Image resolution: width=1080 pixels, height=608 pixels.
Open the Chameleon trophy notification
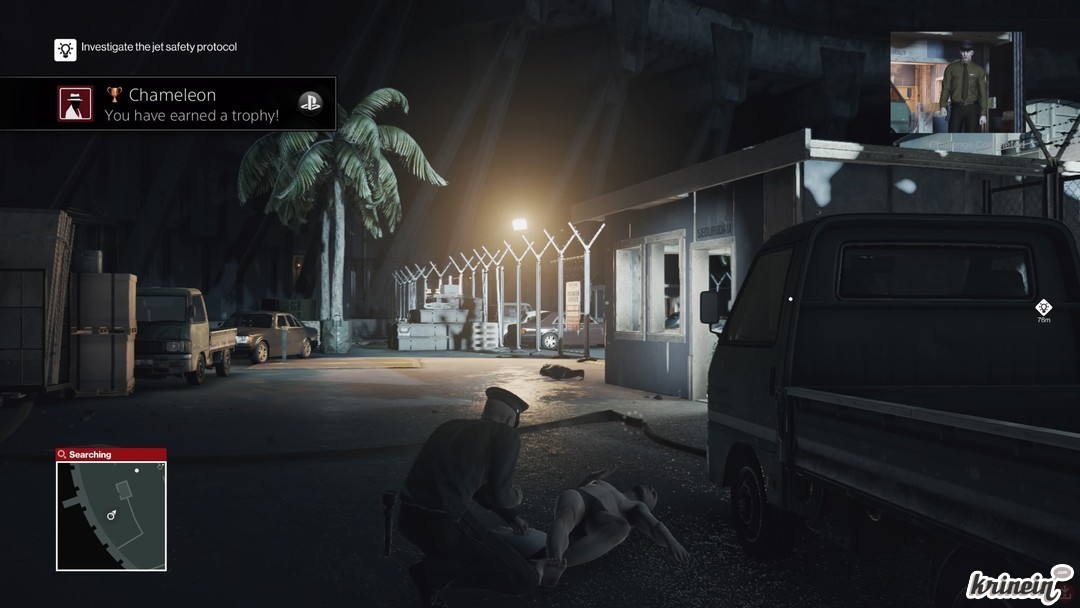(190, 104)
